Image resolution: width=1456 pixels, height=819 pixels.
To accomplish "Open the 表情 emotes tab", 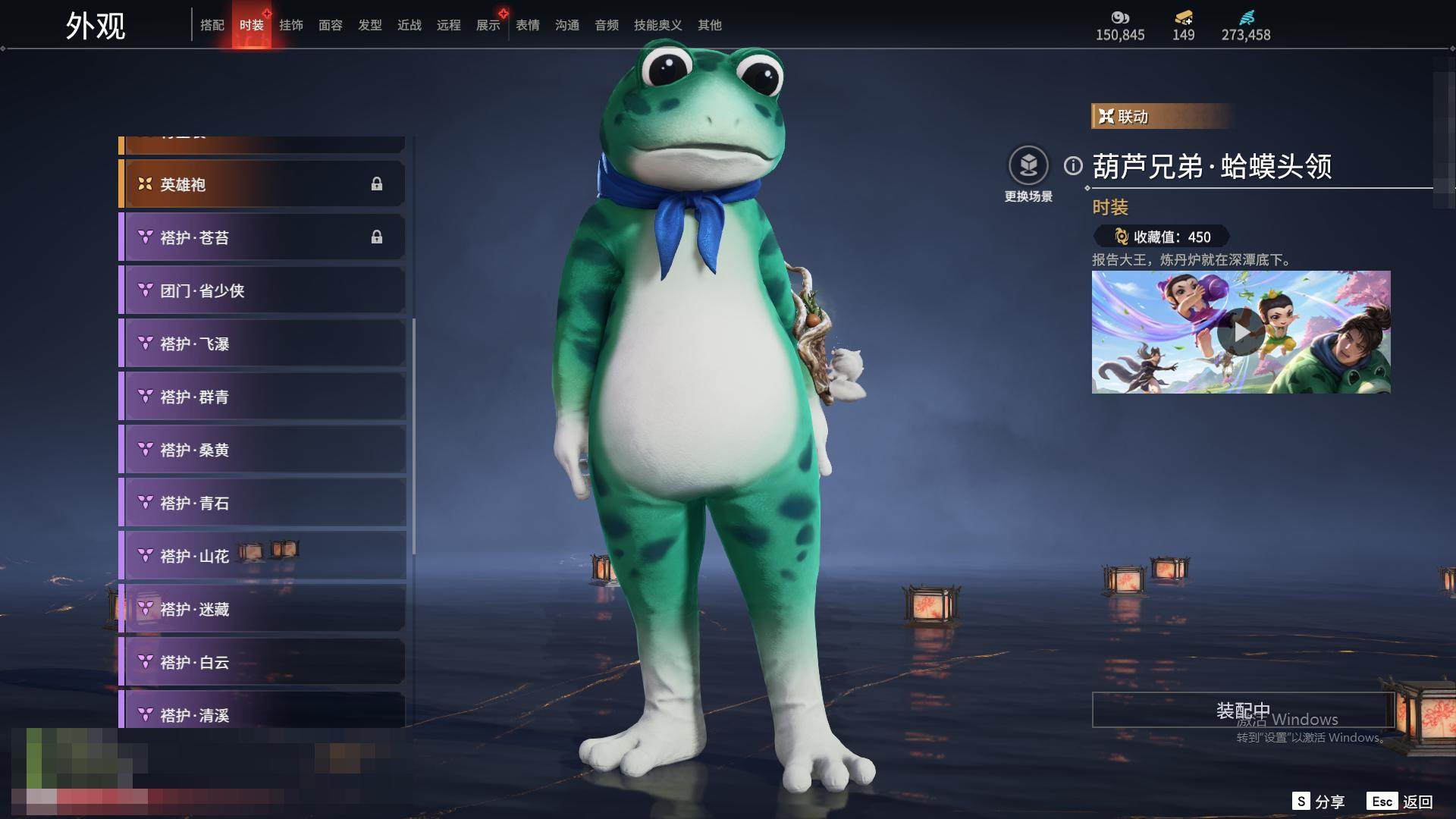I will point(528,25).
